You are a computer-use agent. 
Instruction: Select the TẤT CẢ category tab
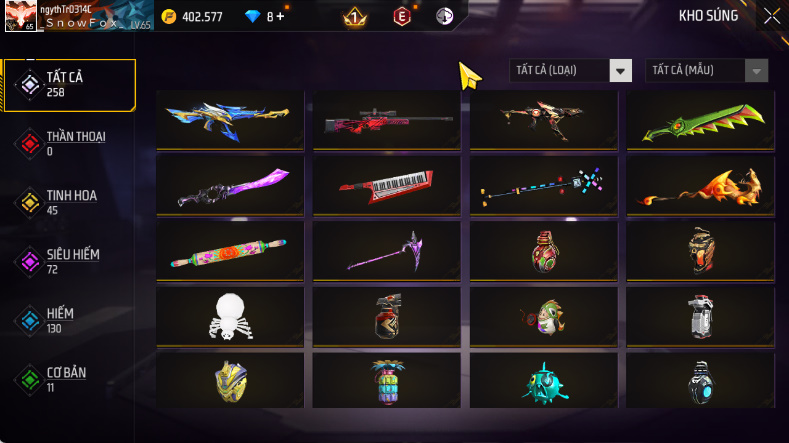click(70, 84)
